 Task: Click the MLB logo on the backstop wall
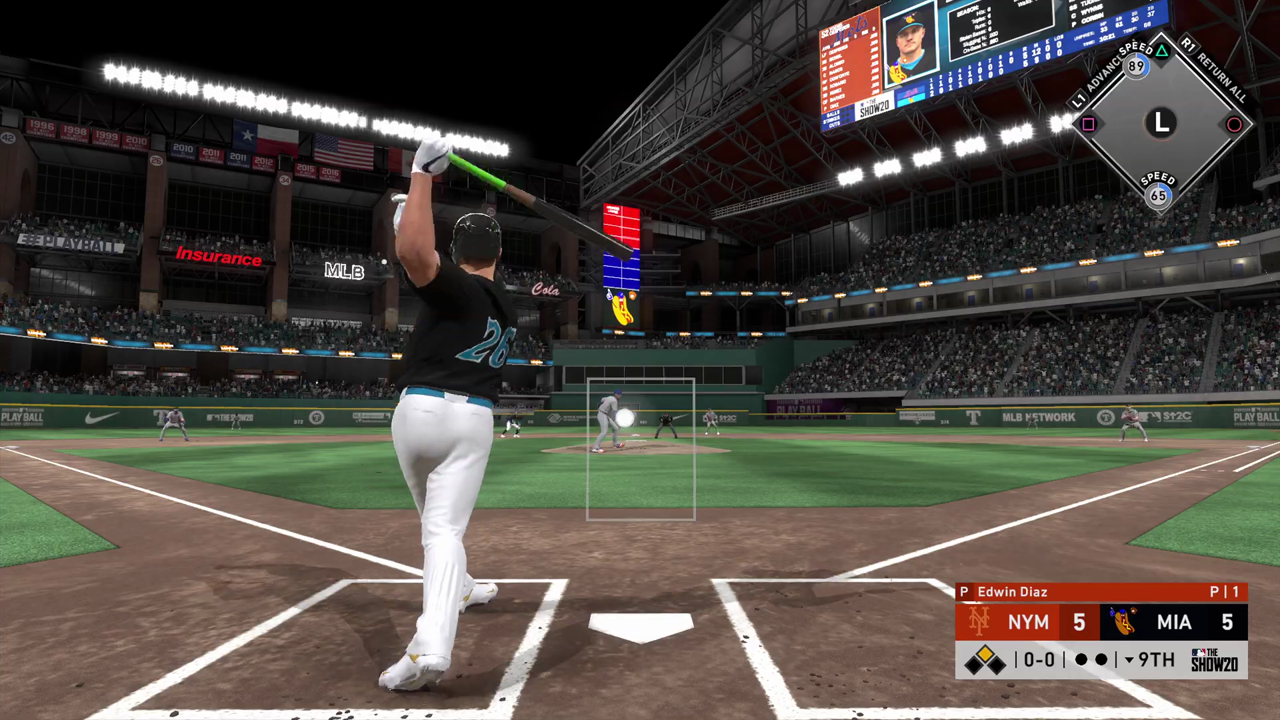(344, 271)
